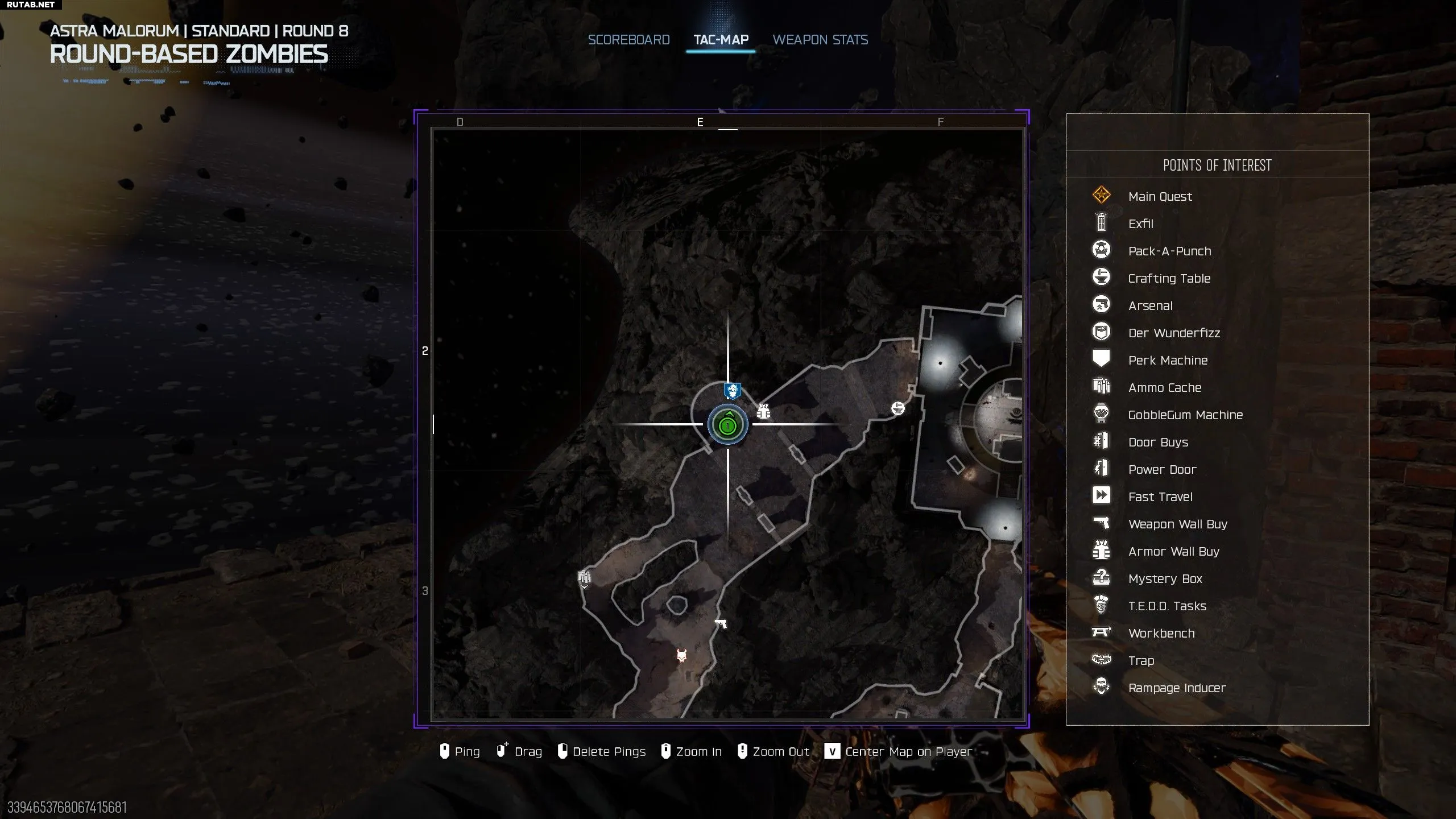The width and height of the screenshot is (1456, 819).
Task: Select the Tac-Map tab
Action: pyautogui.click(x=721, y=40)
